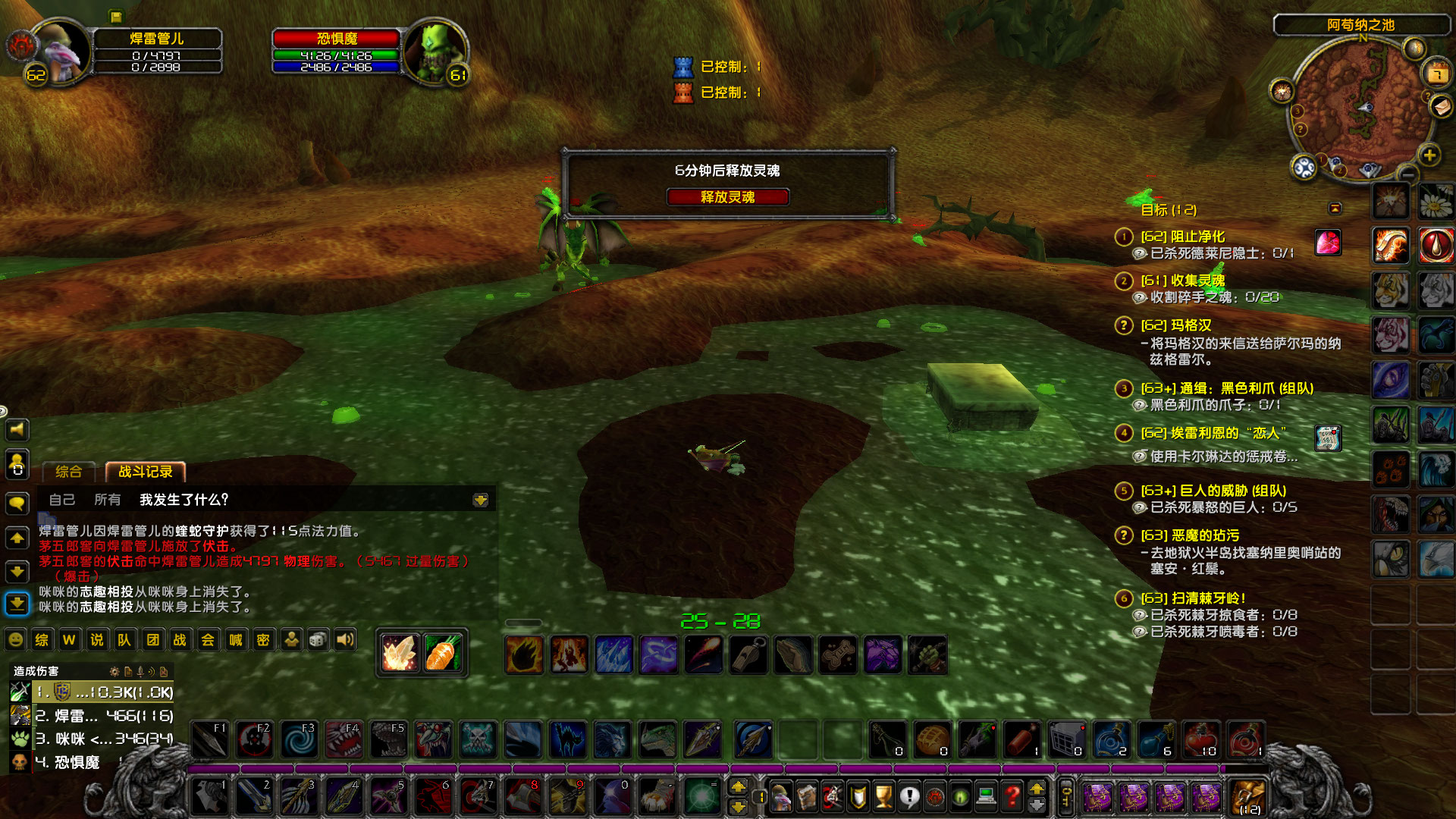Switch to the 战斗记录 tab
Viewport: 1456px width, 819px height.
click(147, 472)
